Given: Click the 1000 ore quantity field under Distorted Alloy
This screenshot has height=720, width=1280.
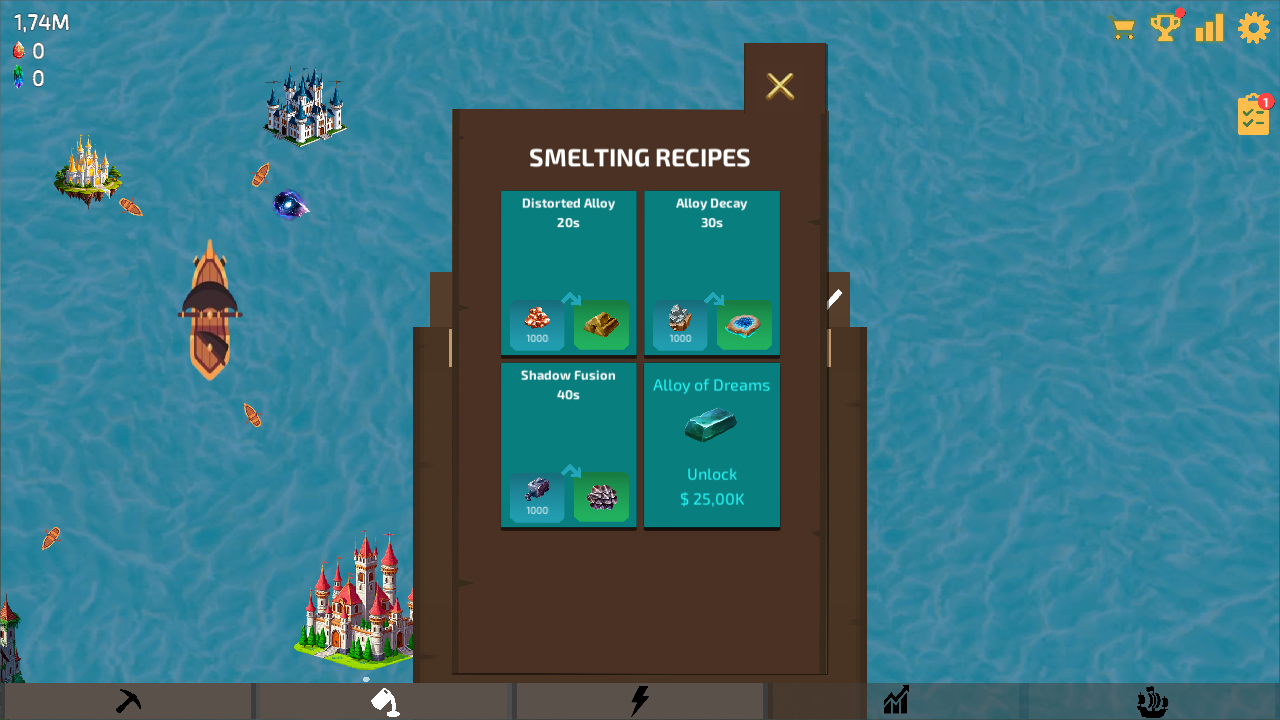Looking at the screenshot, I should [536, 340].
